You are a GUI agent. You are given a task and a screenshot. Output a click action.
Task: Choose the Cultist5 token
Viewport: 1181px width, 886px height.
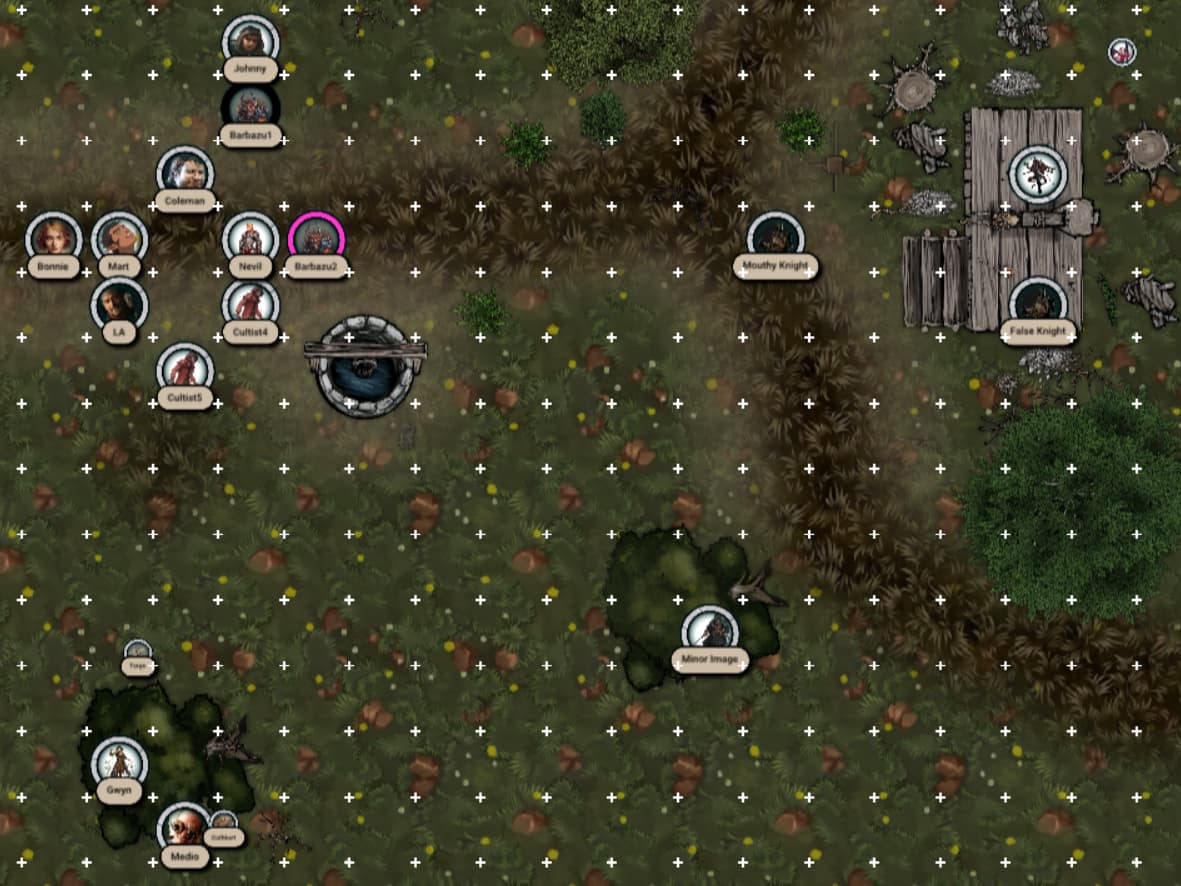185,370
